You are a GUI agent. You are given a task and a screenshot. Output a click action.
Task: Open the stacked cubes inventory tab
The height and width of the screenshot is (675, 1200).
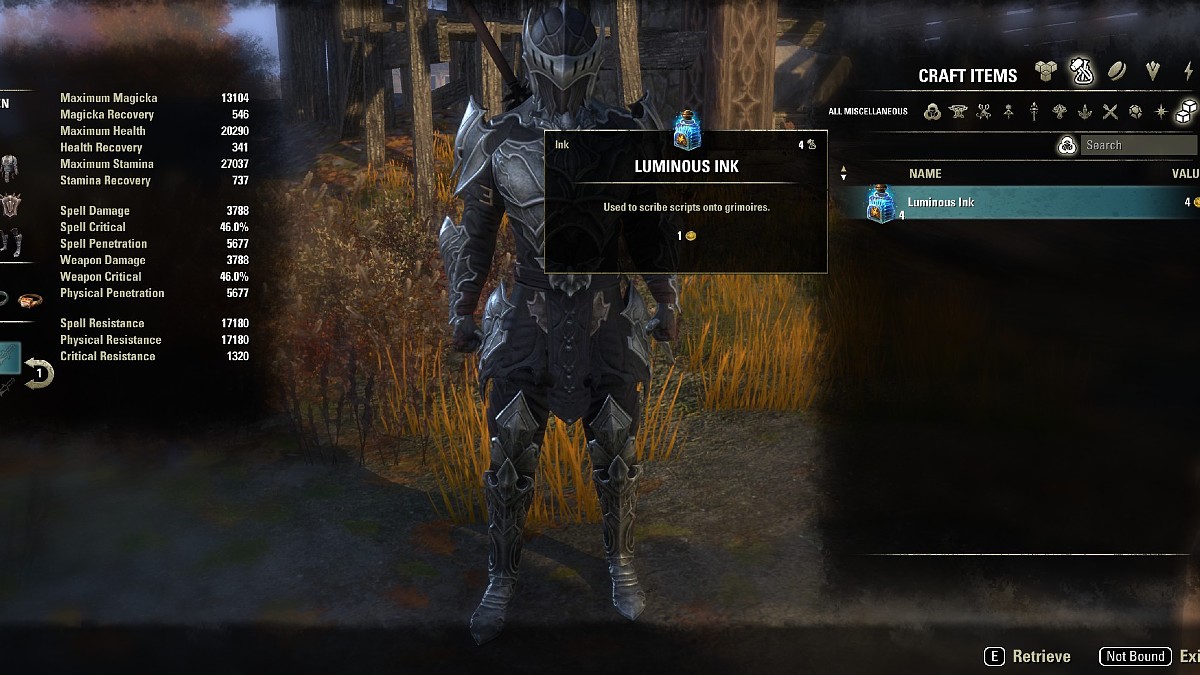(x=1045, y=72)
